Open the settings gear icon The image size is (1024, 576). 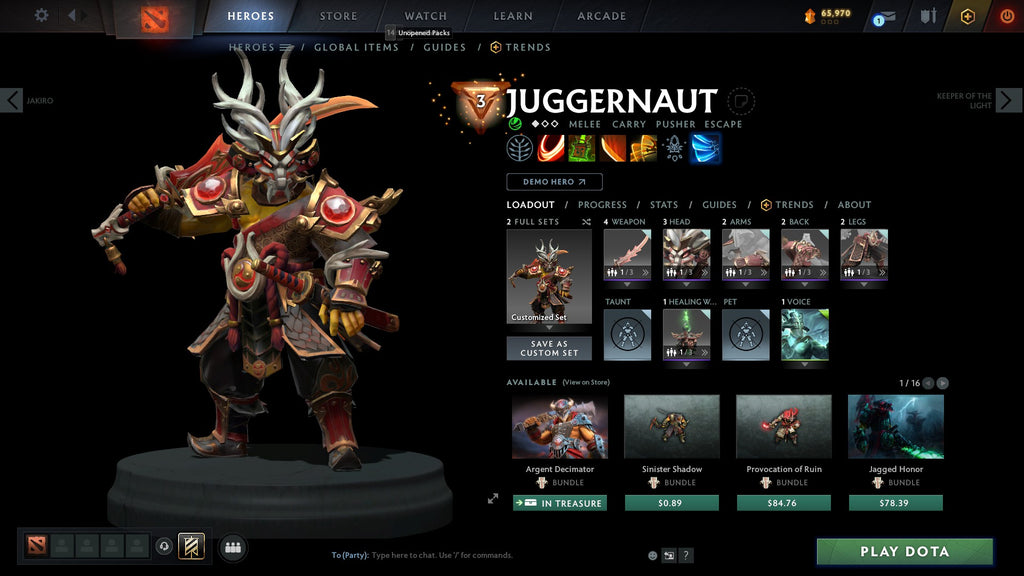(41, 15)
